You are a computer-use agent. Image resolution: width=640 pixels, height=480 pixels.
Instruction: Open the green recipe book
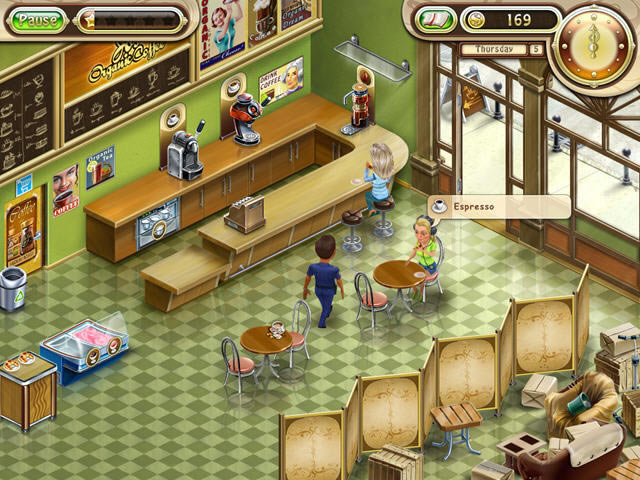435,20
